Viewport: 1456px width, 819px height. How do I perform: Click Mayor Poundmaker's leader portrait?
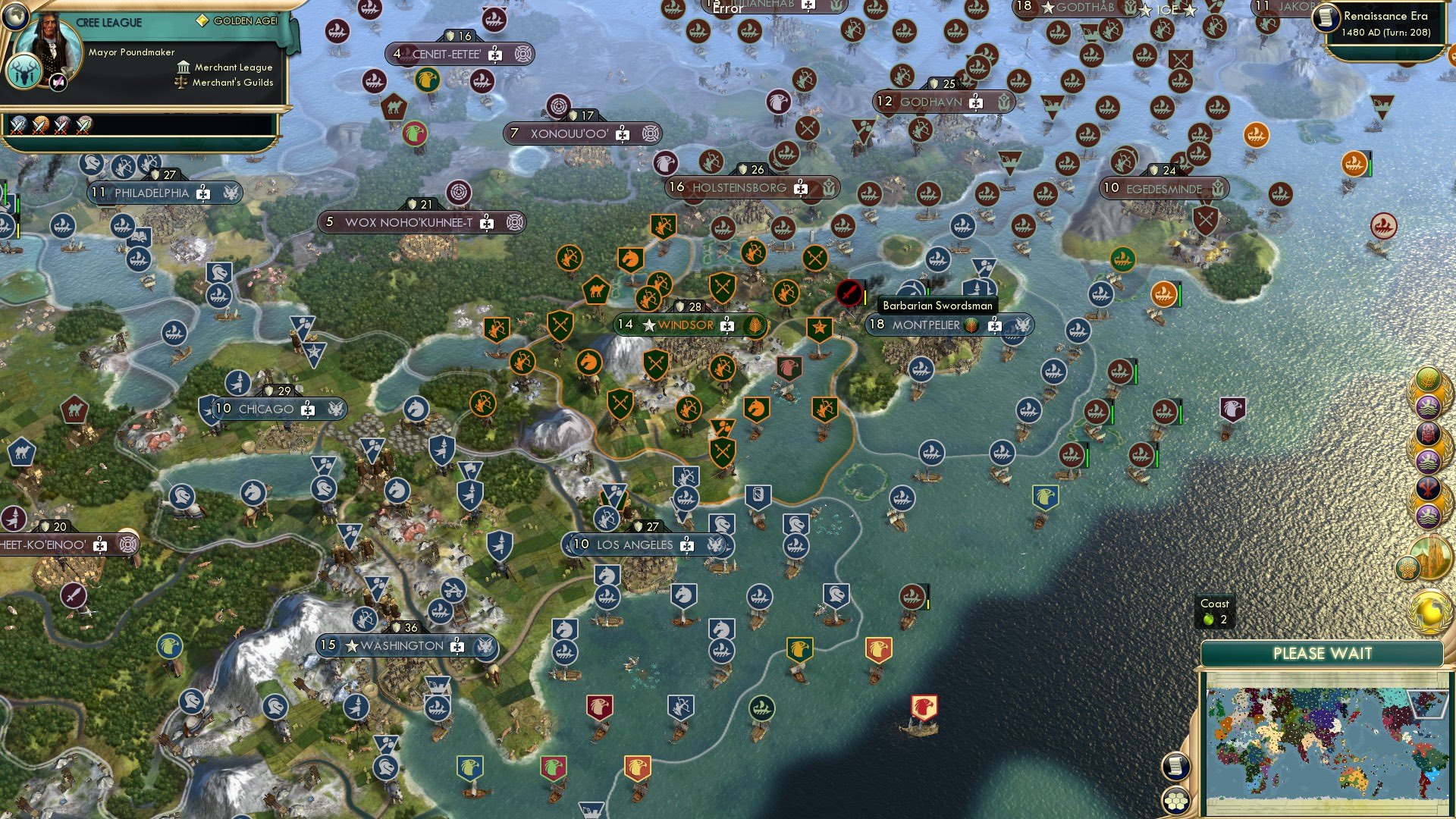pyautogui.click(x=49, y=44)
